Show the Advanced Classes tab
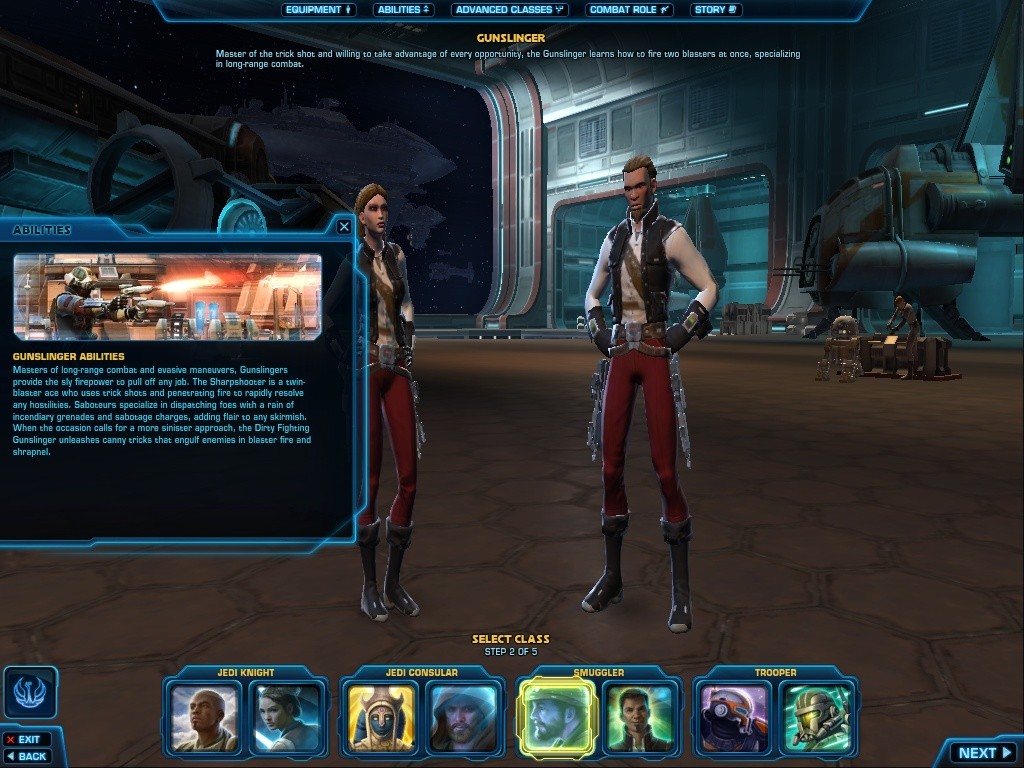 pyautogui.click(x=509, y=10)
